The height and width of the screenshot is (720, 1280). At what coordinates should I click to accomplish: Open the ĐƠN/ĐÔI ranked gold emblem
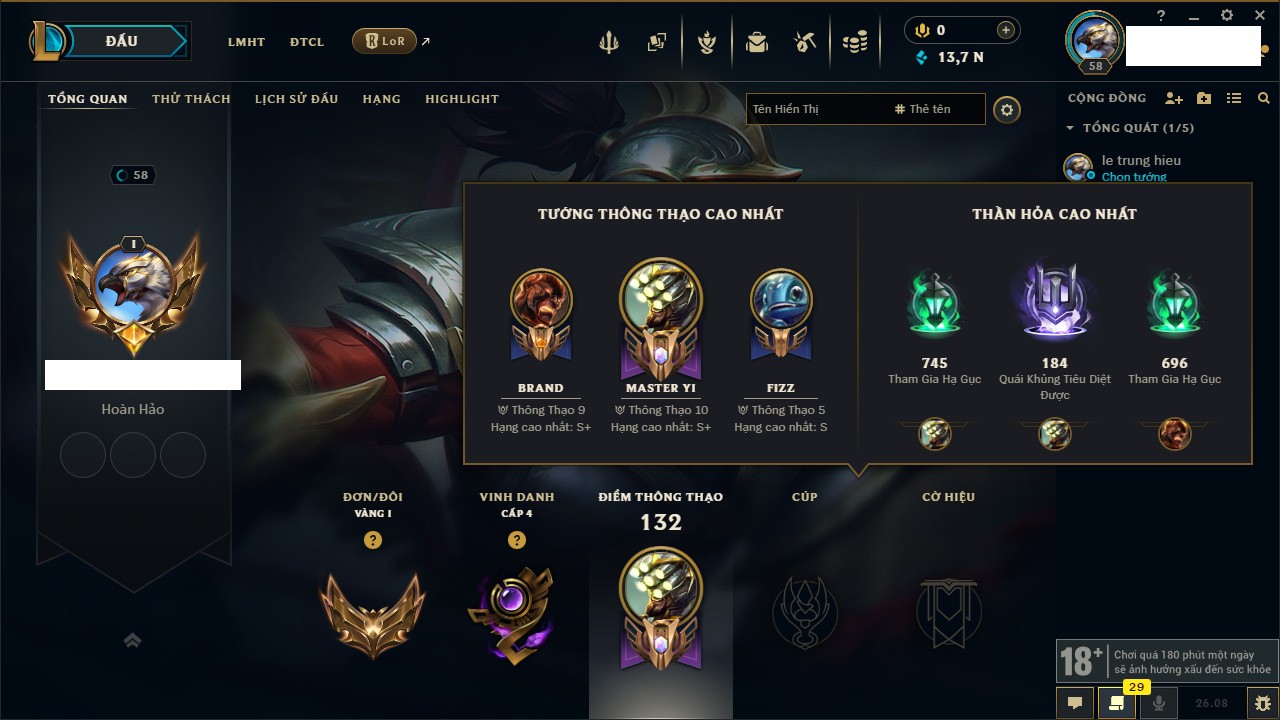point(373,613)
